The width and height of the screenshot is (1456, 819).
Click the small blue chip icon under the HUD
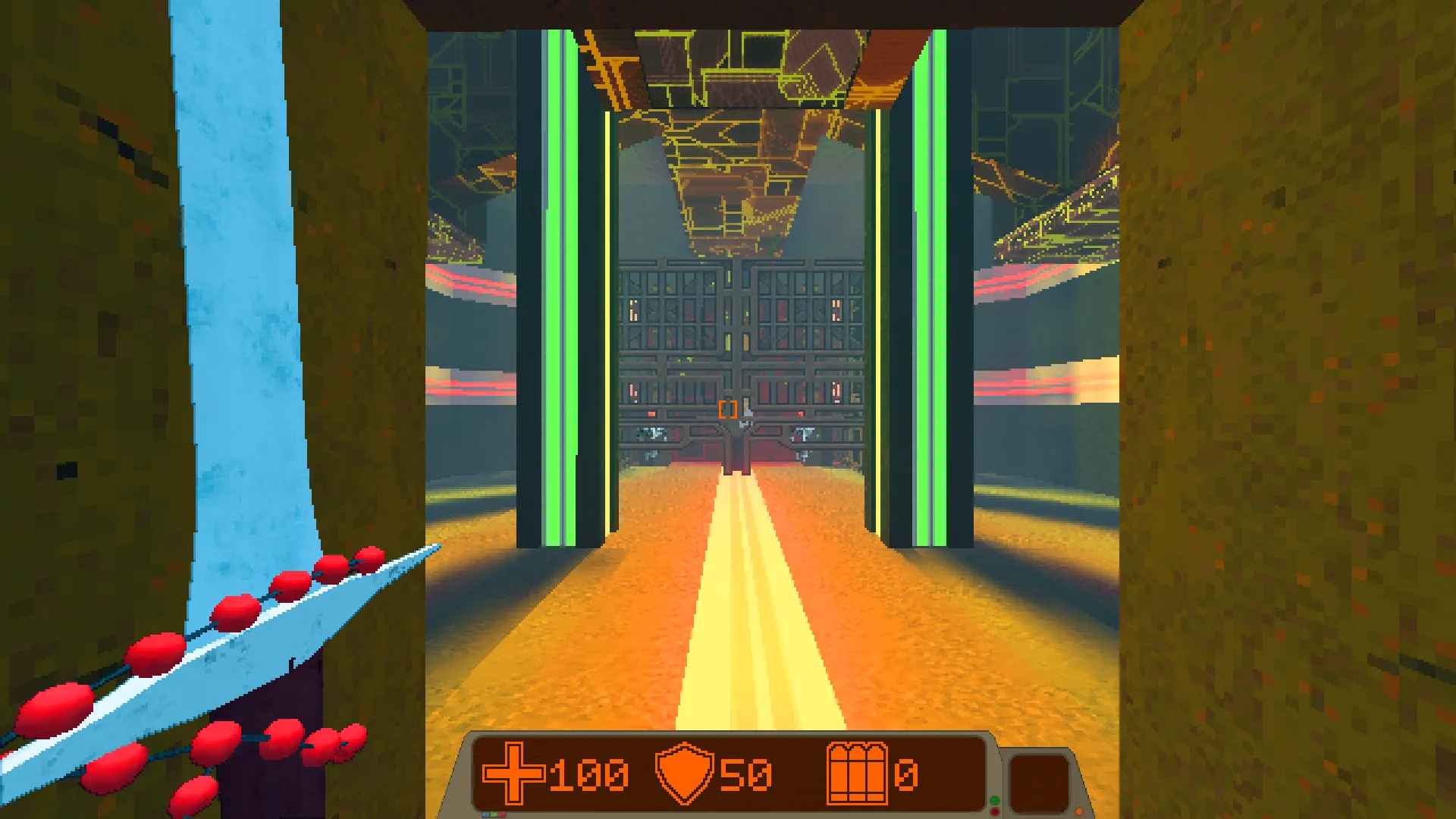[x=487, y=814]
